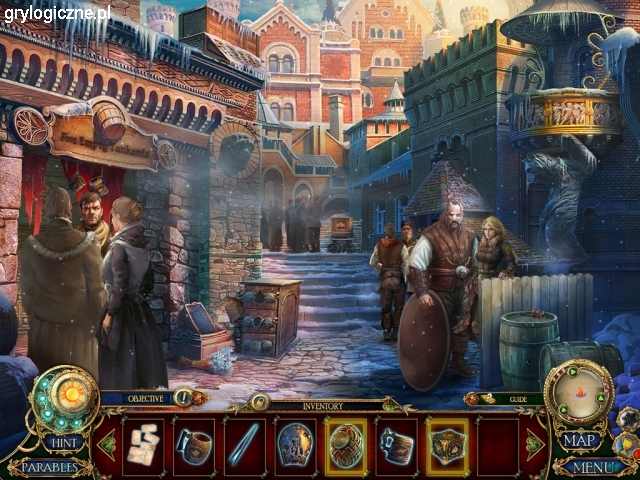Pick the blue metal rod item

pos(244,445)
